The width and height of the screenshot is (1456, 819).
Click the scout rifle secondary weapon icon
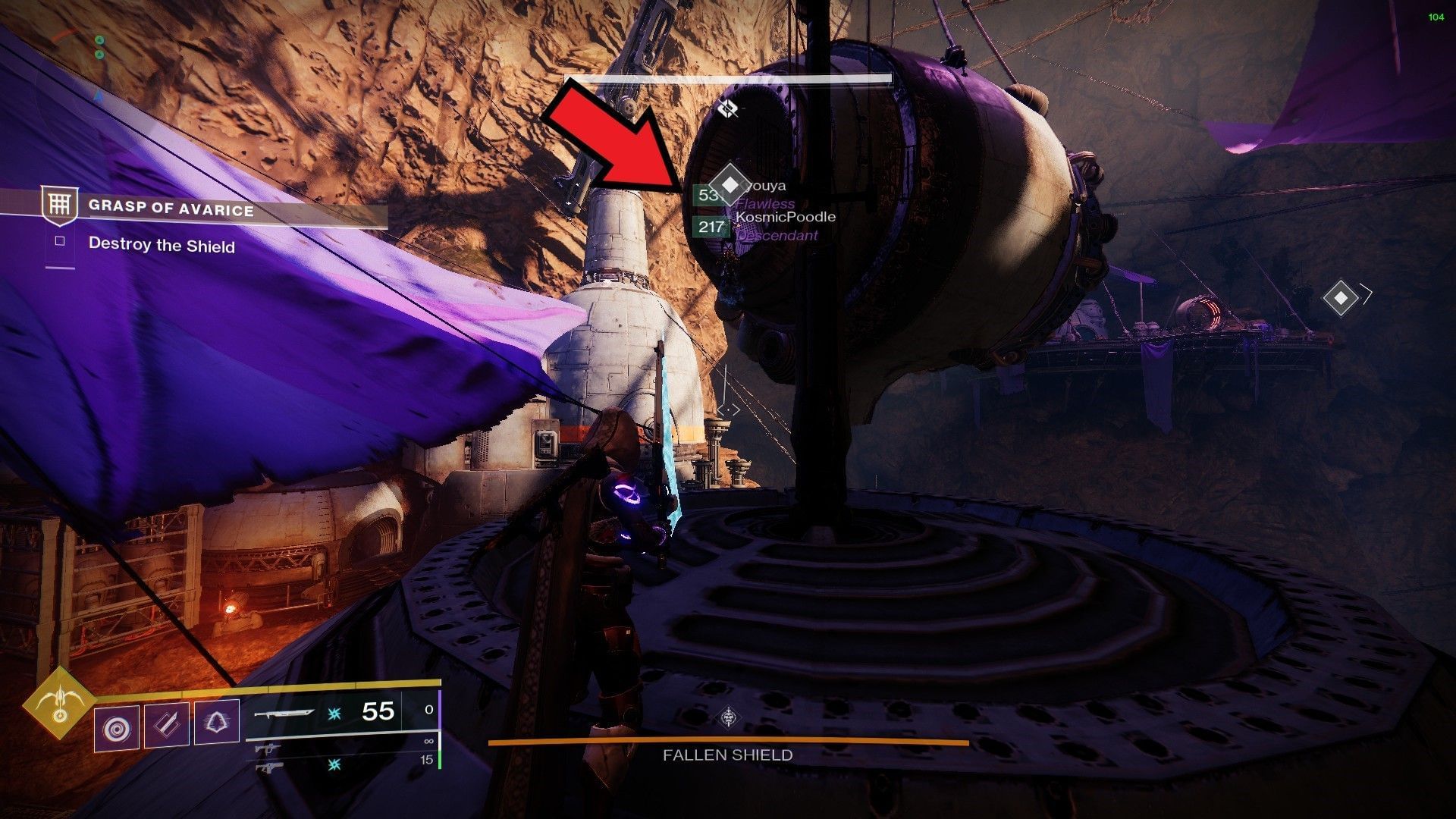click(269, 748)
